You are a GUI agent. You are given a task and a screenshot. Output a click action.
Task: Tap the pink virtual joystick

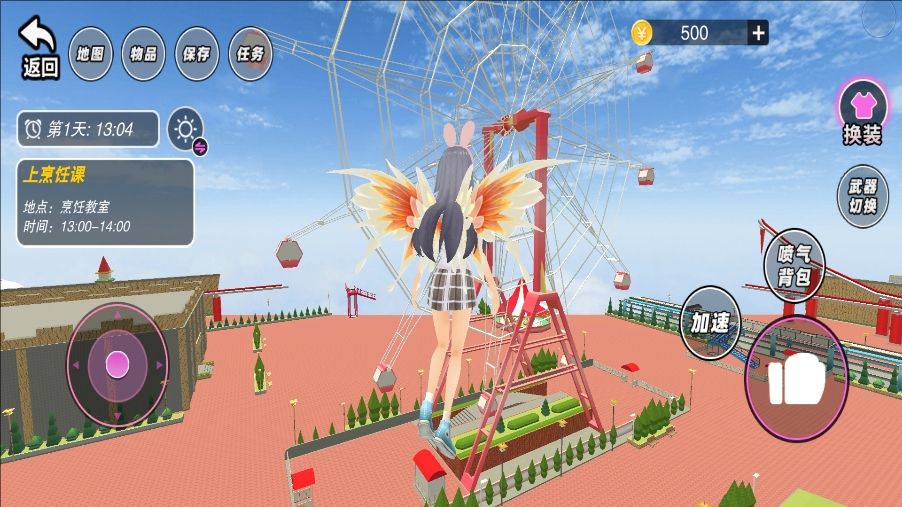[x=117, y=361]
